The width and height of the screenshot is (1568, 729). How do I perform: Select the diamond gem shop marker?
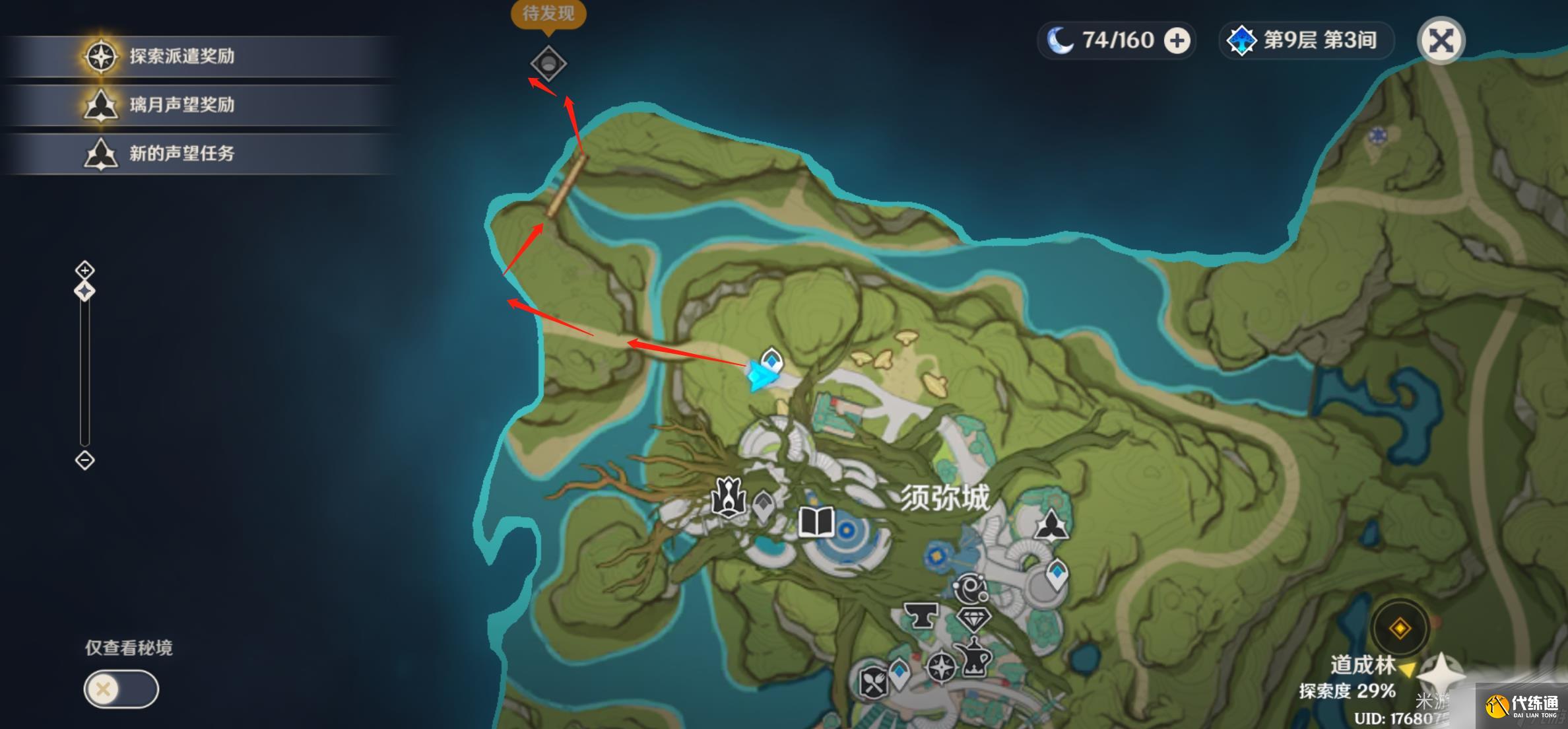tap(973, 619)
